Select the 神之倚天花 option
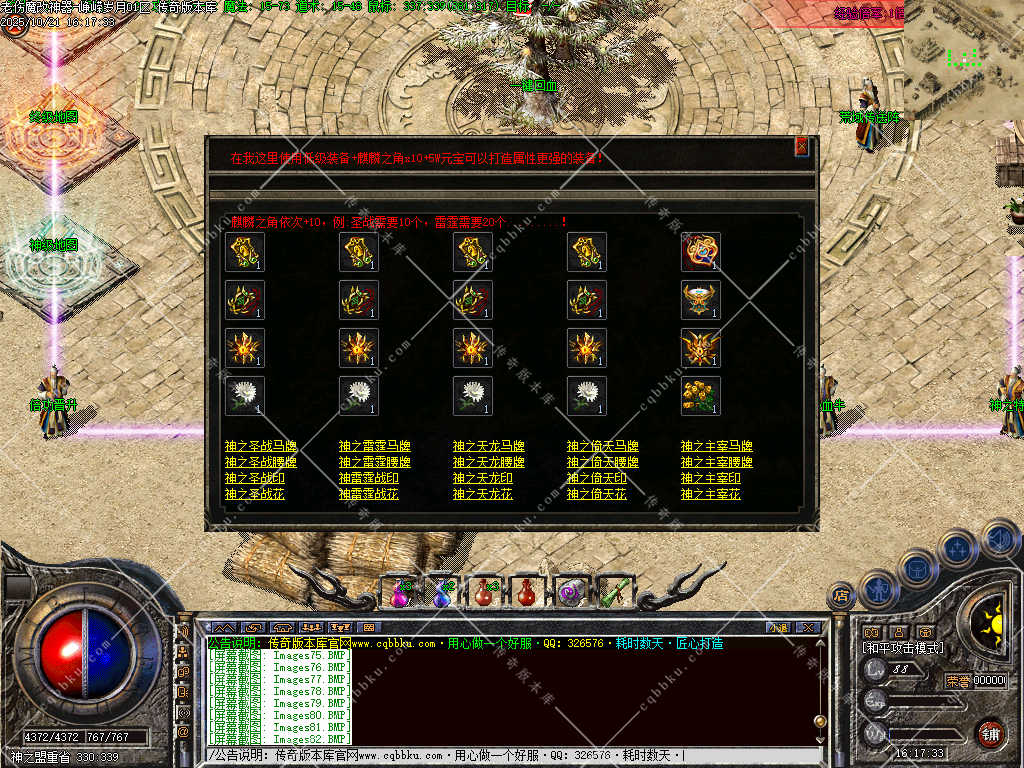The image size is (1024, 768). [596, 494]
